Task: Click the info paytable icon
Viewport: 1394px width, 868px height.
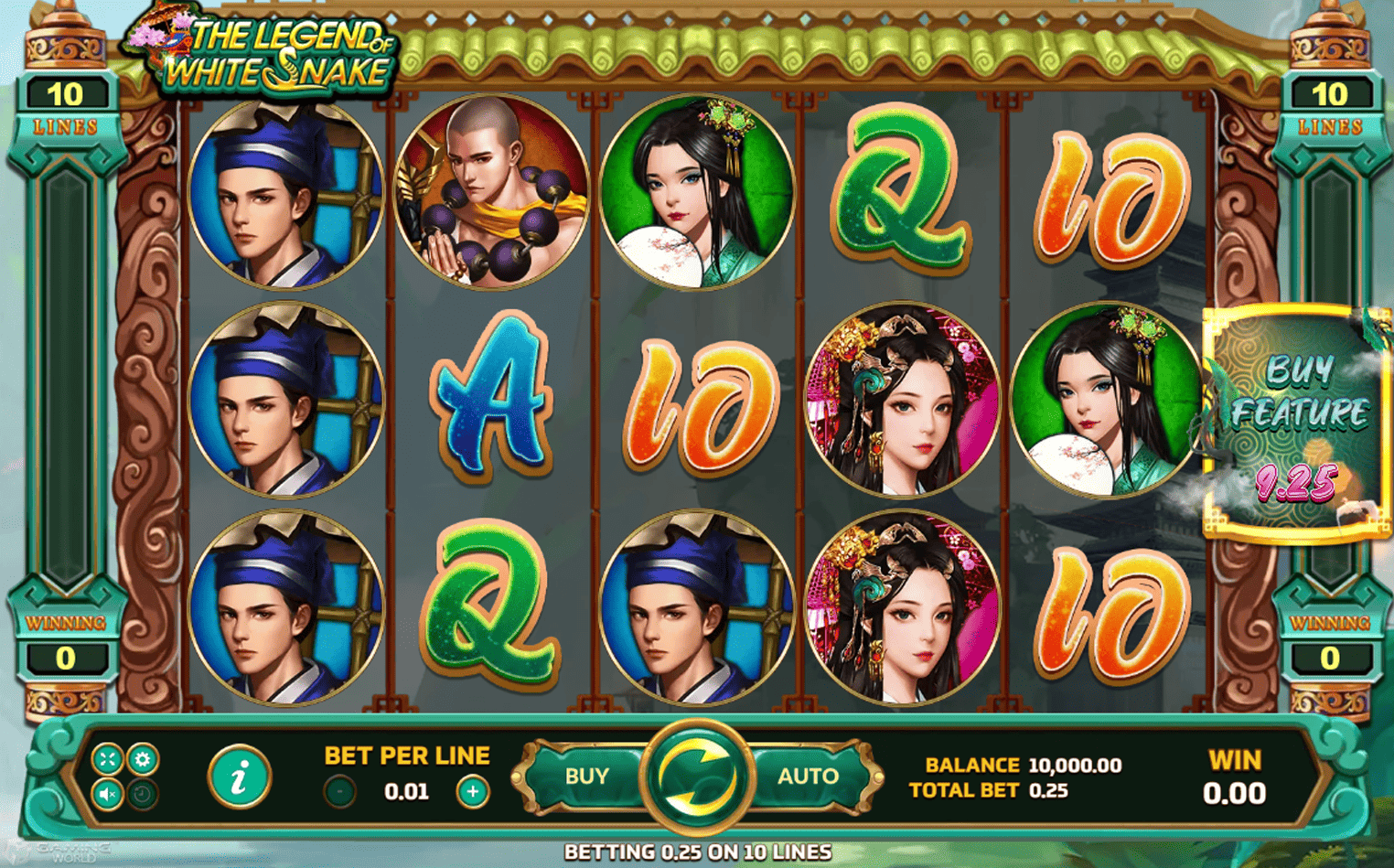Action: point(240,776)
